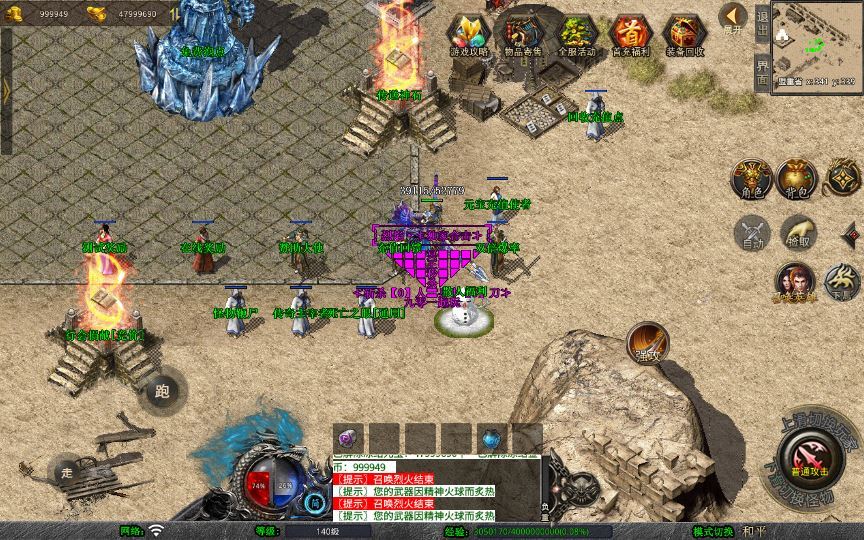Viewport: 864px width, 540px height.
Task: Open the 游戏攻略 game guide icon
Action: [x=469, y=35]
